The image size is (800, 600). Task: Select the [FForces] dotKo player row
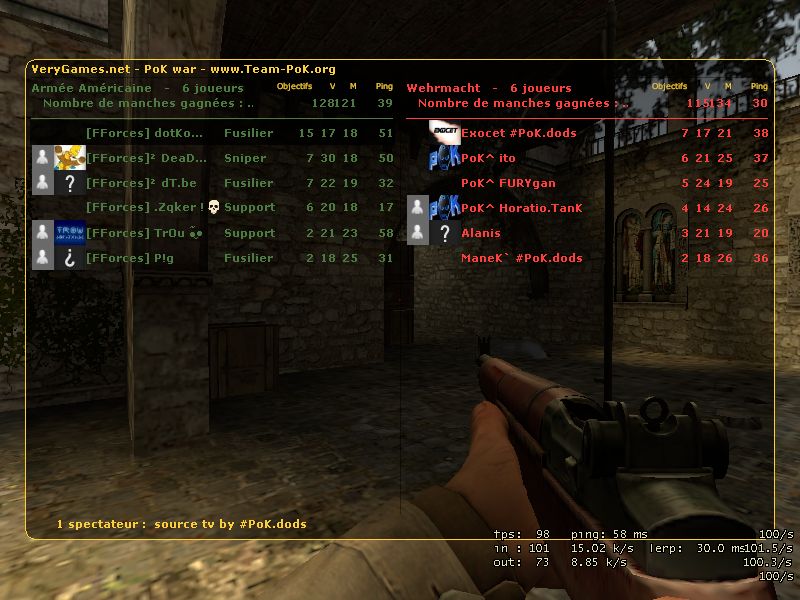144,133
